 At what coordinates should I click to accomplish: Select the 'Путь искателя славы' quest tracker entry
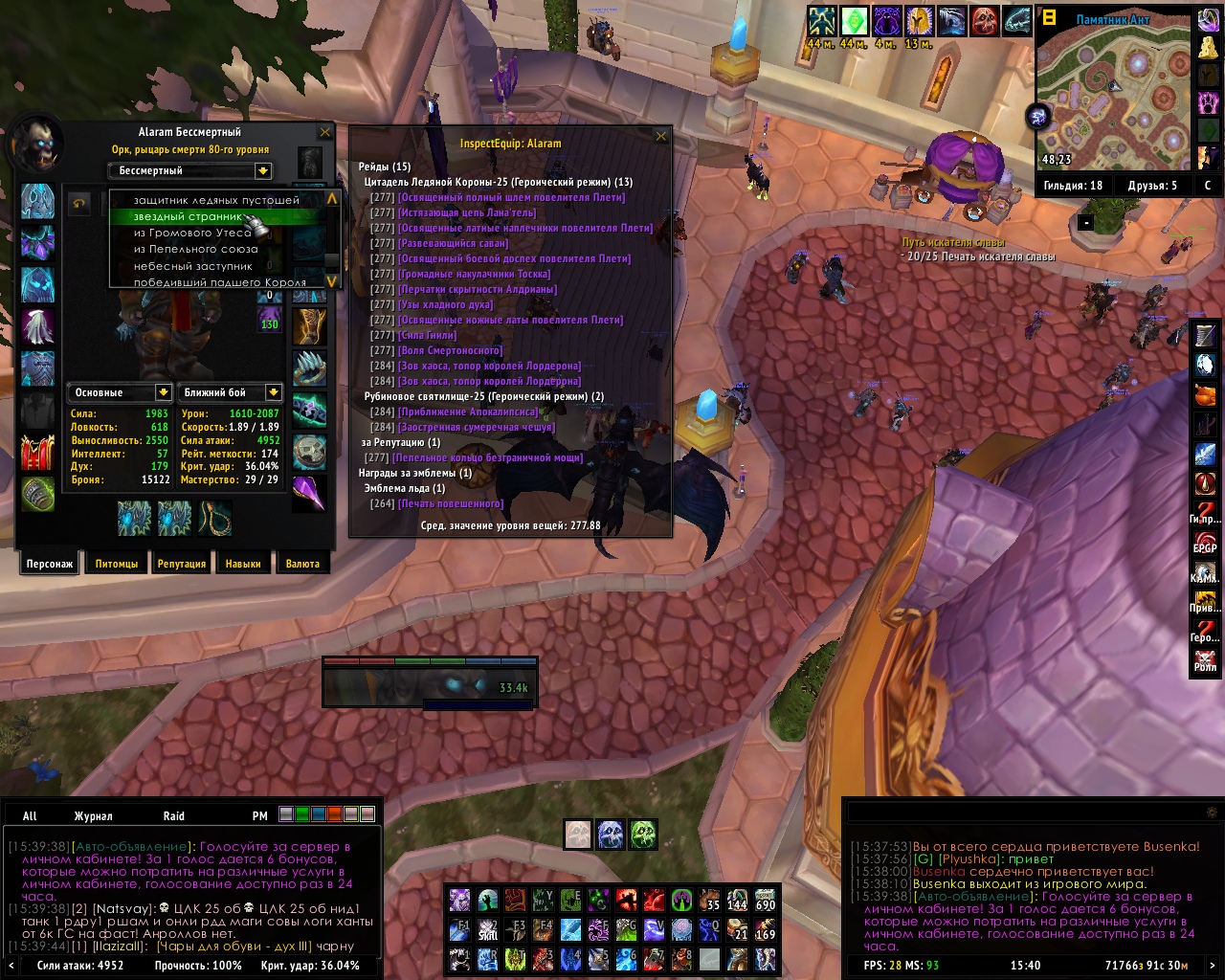tap(953, 243)
